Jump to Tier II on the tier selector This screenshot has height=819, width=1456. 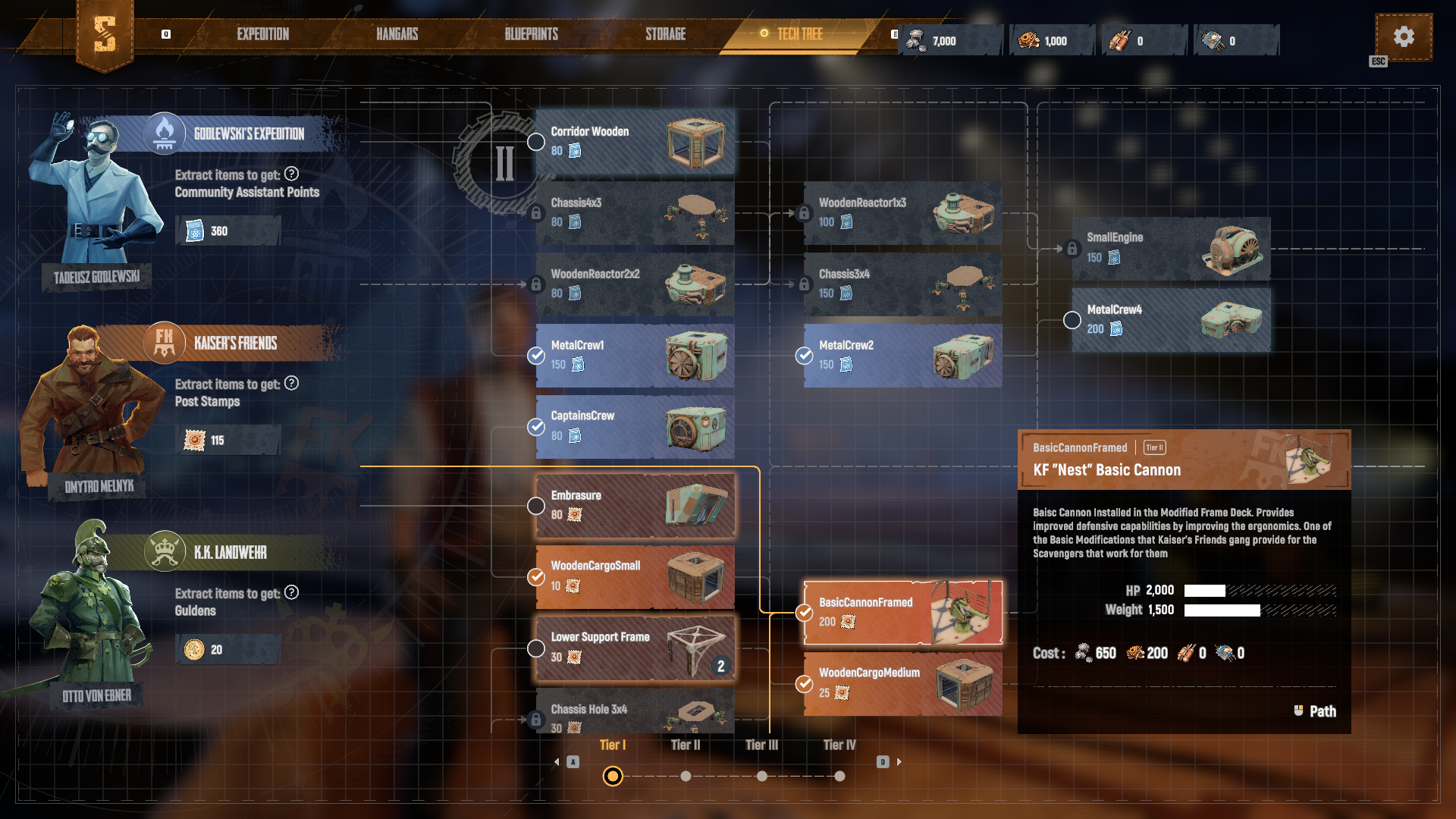[686, 776]
